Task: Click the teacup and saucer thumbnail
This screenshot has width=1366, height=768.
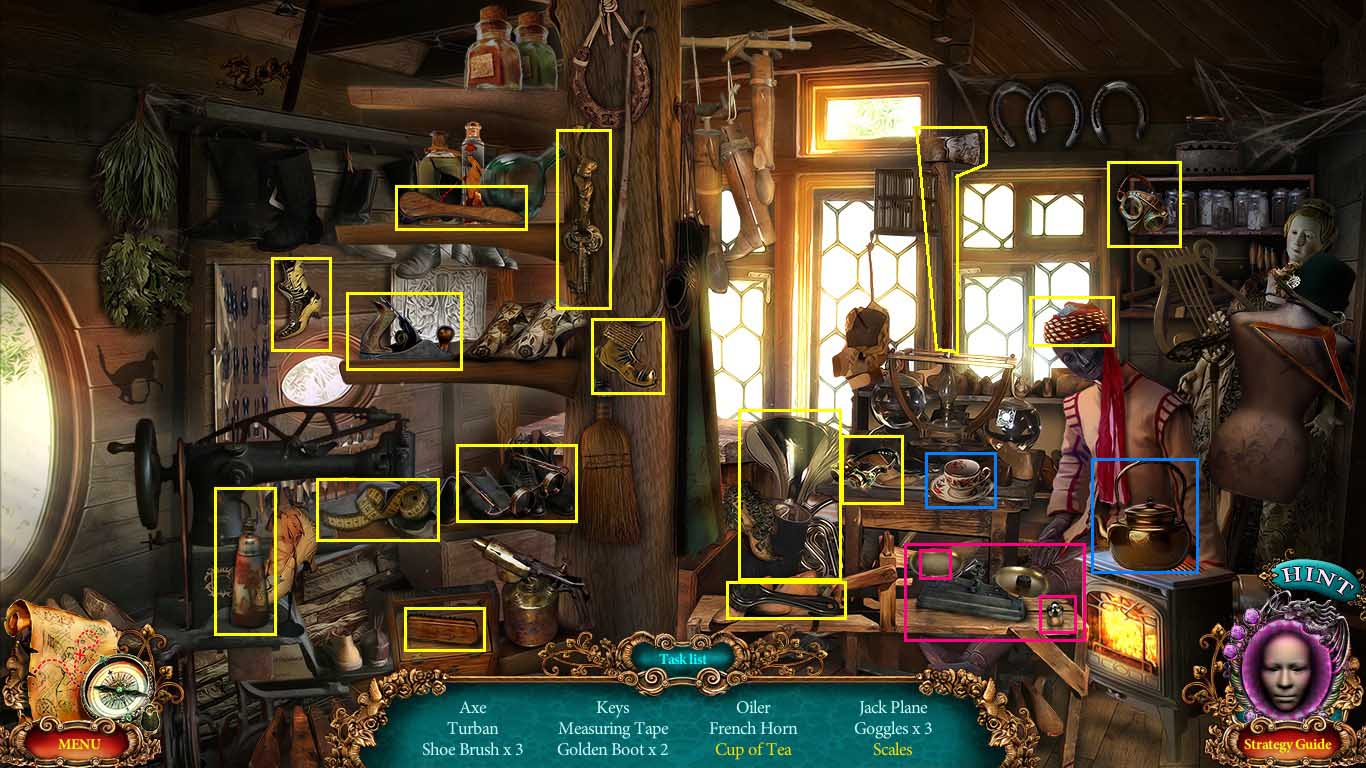Action: [x=958, y=478]
